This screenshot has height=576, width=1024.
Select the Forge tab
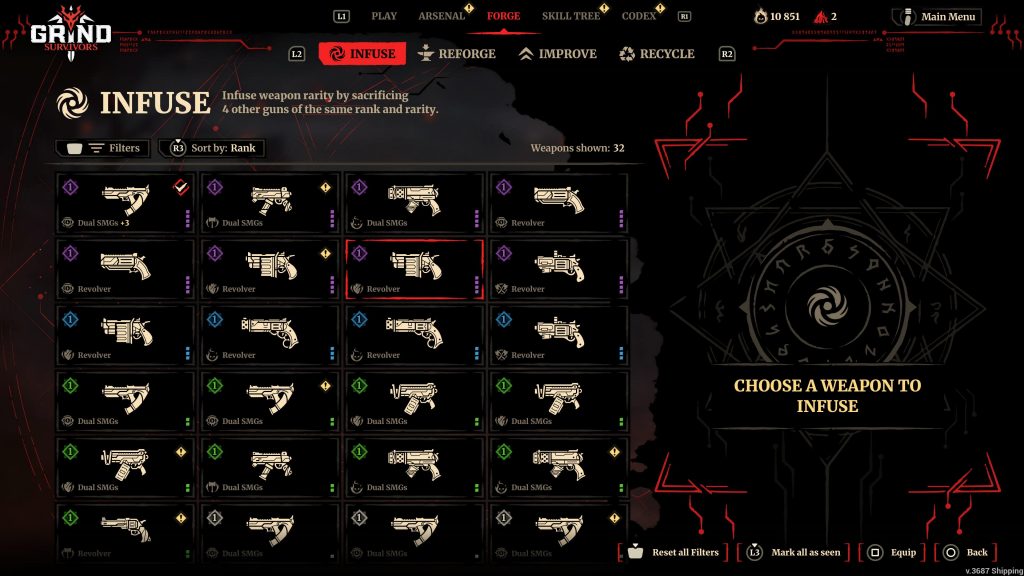tap(503, 16)
